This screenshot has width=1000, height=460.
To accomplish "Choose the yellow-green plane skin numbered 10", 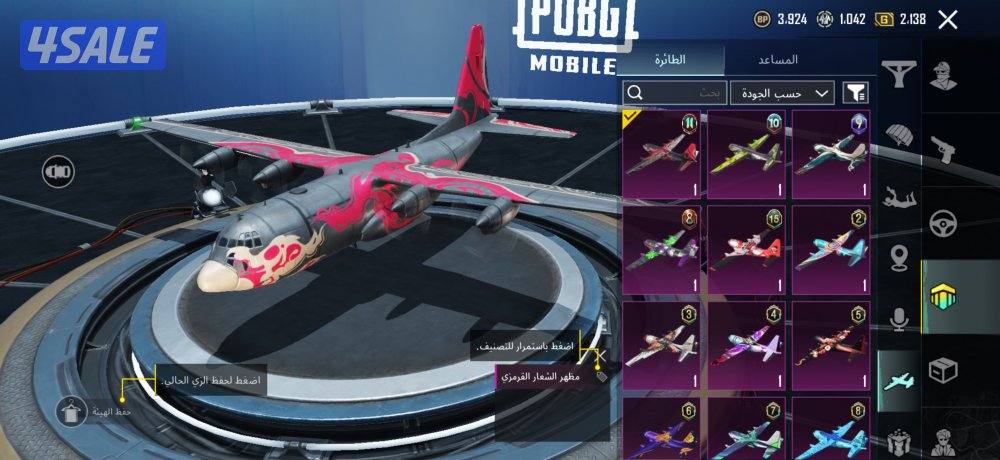I will pos(746,155).
